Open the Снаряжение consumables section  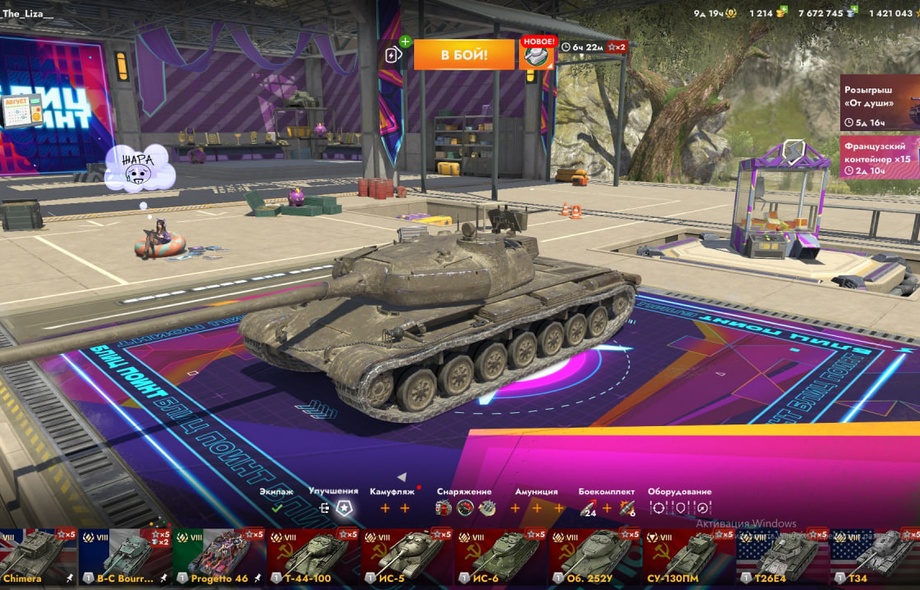465,507
